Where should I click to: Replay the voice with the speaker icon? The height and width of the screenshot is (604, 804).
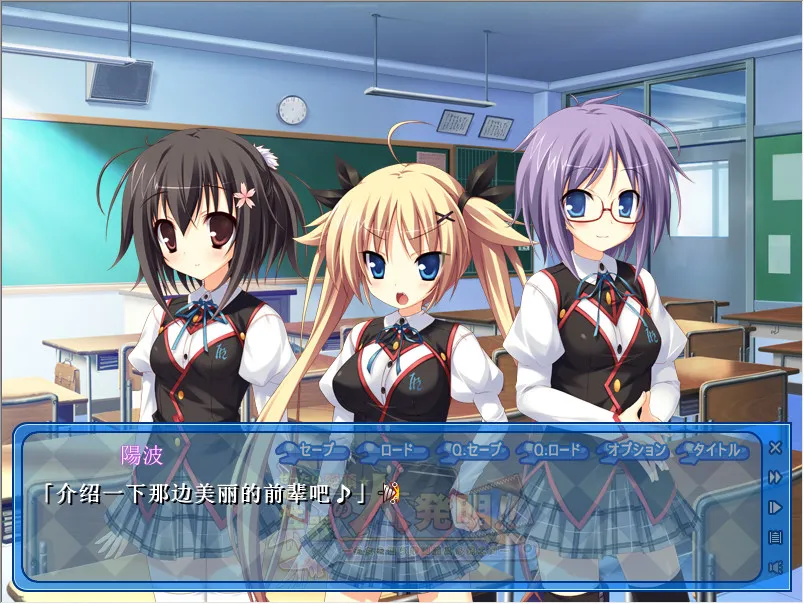pyautogui.click(x=775, y=567)
